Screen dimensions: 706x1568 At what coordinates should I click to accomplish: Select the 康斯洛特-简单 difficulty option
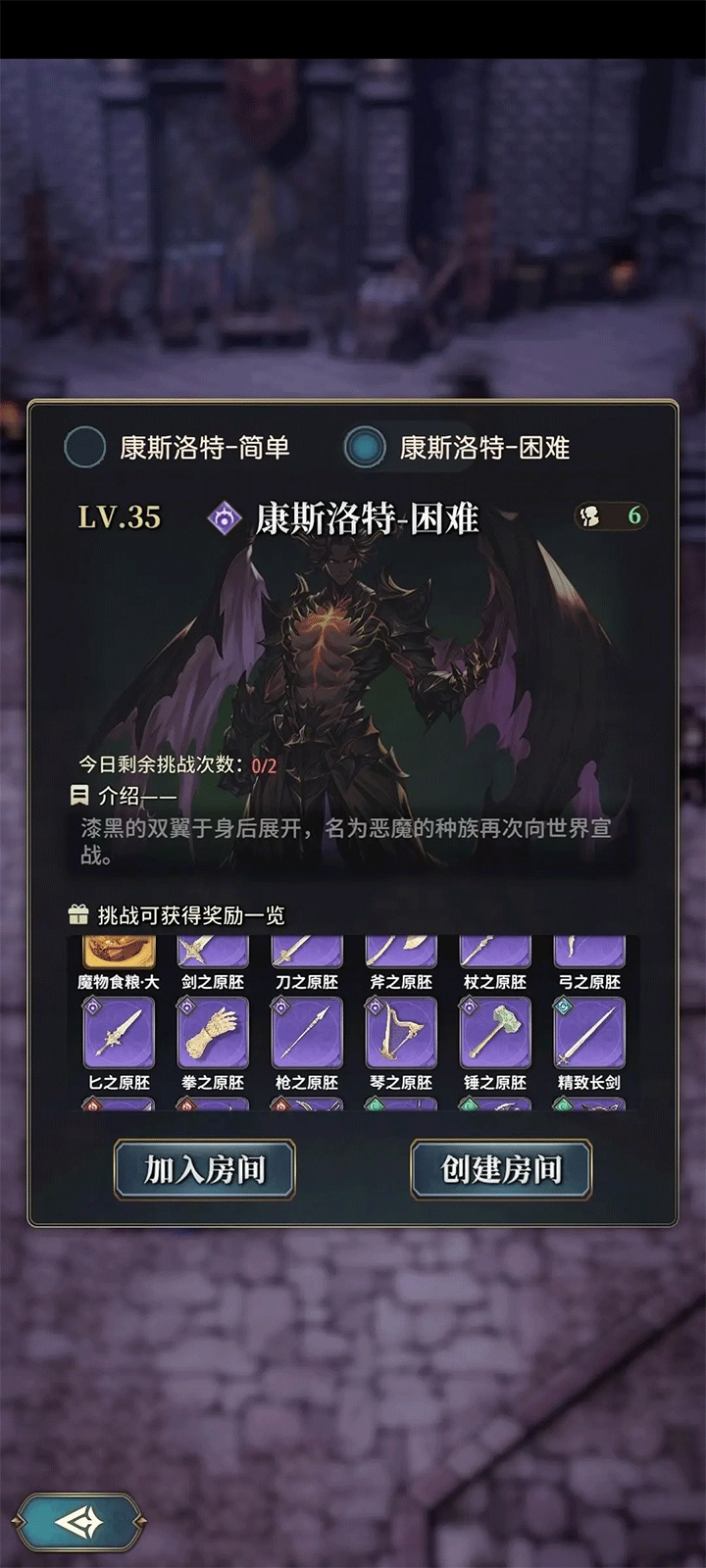click(85, 448)
